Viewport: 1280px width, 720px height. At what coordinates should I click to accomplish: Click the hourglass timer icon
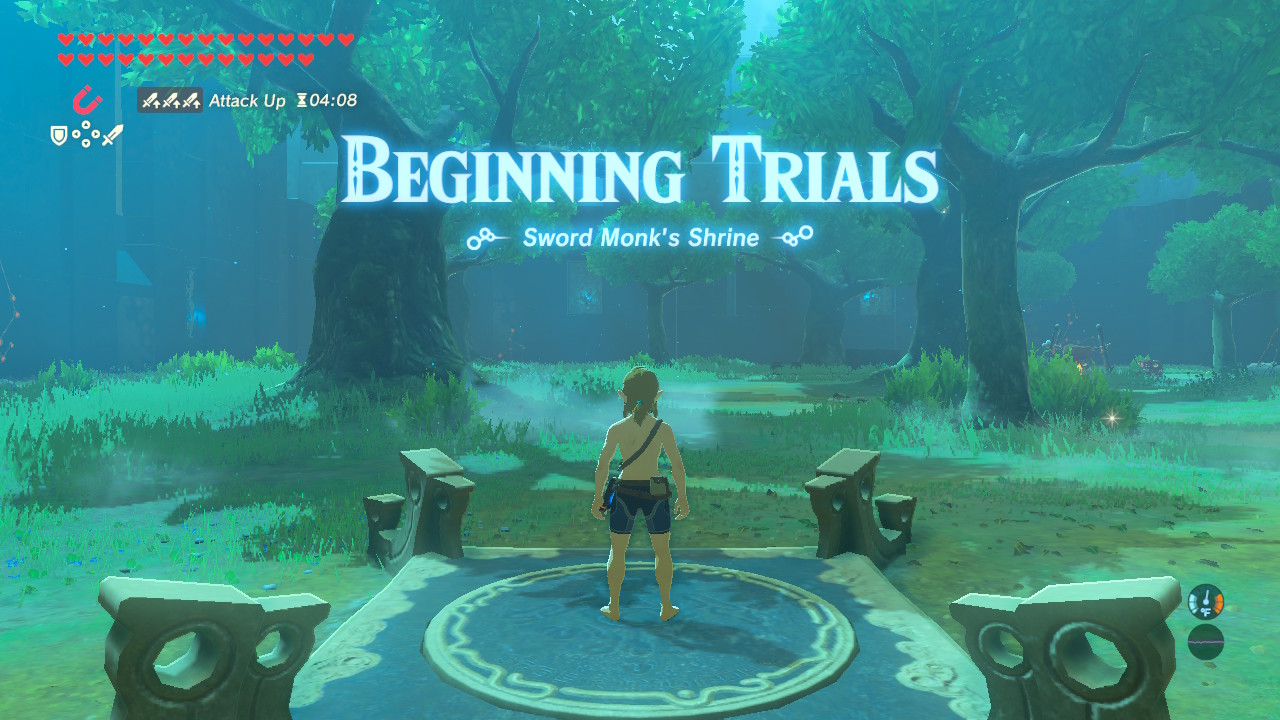click(x=303, y=100)
